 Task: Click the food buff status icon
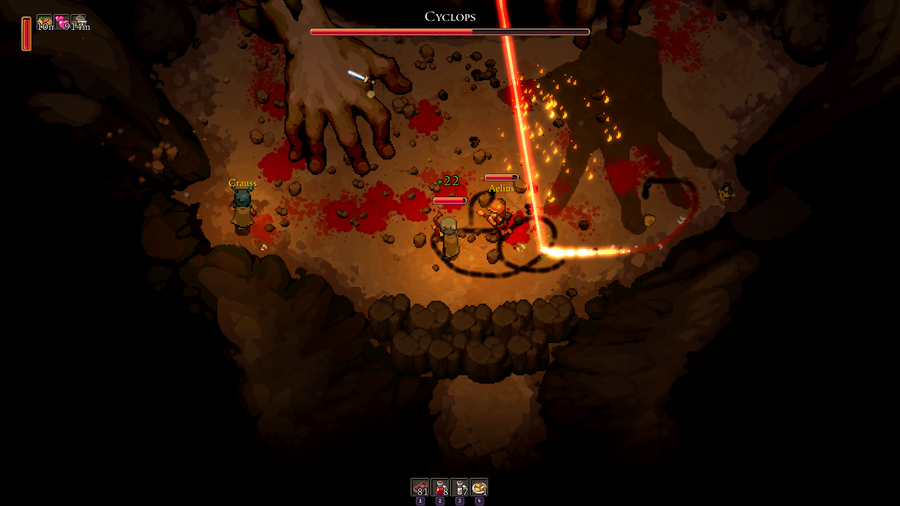[45, 22]
